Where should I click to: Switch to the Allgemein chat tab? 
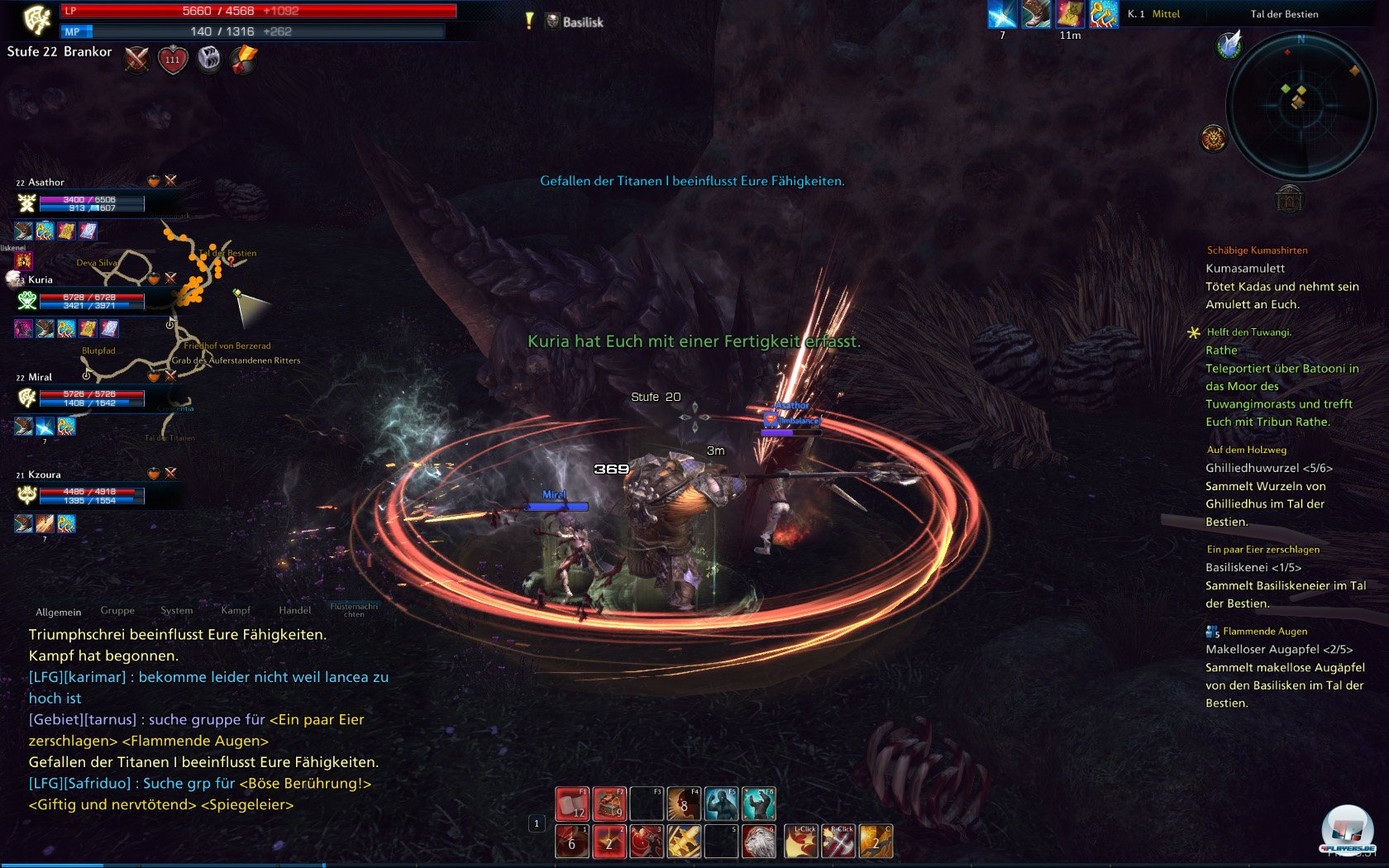click(x=58, y=613)
